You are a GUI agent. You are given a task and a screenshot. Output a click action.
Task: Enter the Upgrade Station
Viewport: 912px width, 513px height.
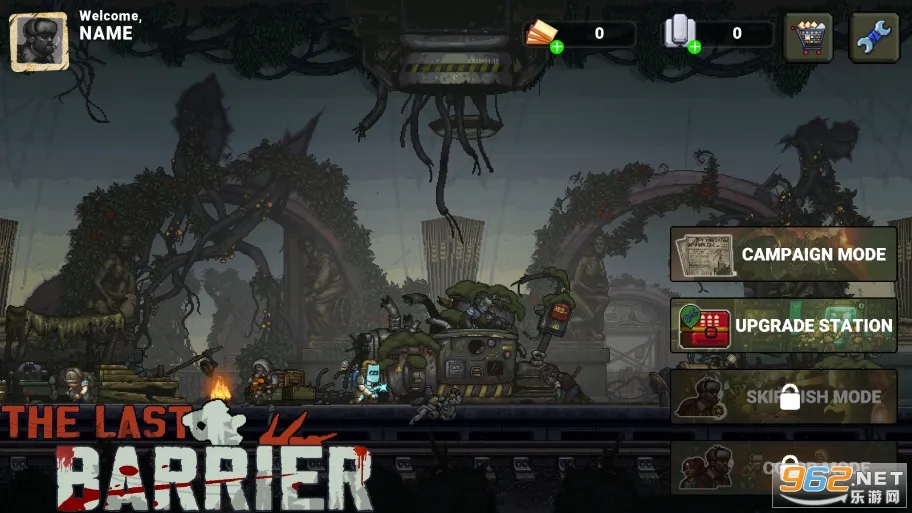pyautogui.click(x=784, y=325)
